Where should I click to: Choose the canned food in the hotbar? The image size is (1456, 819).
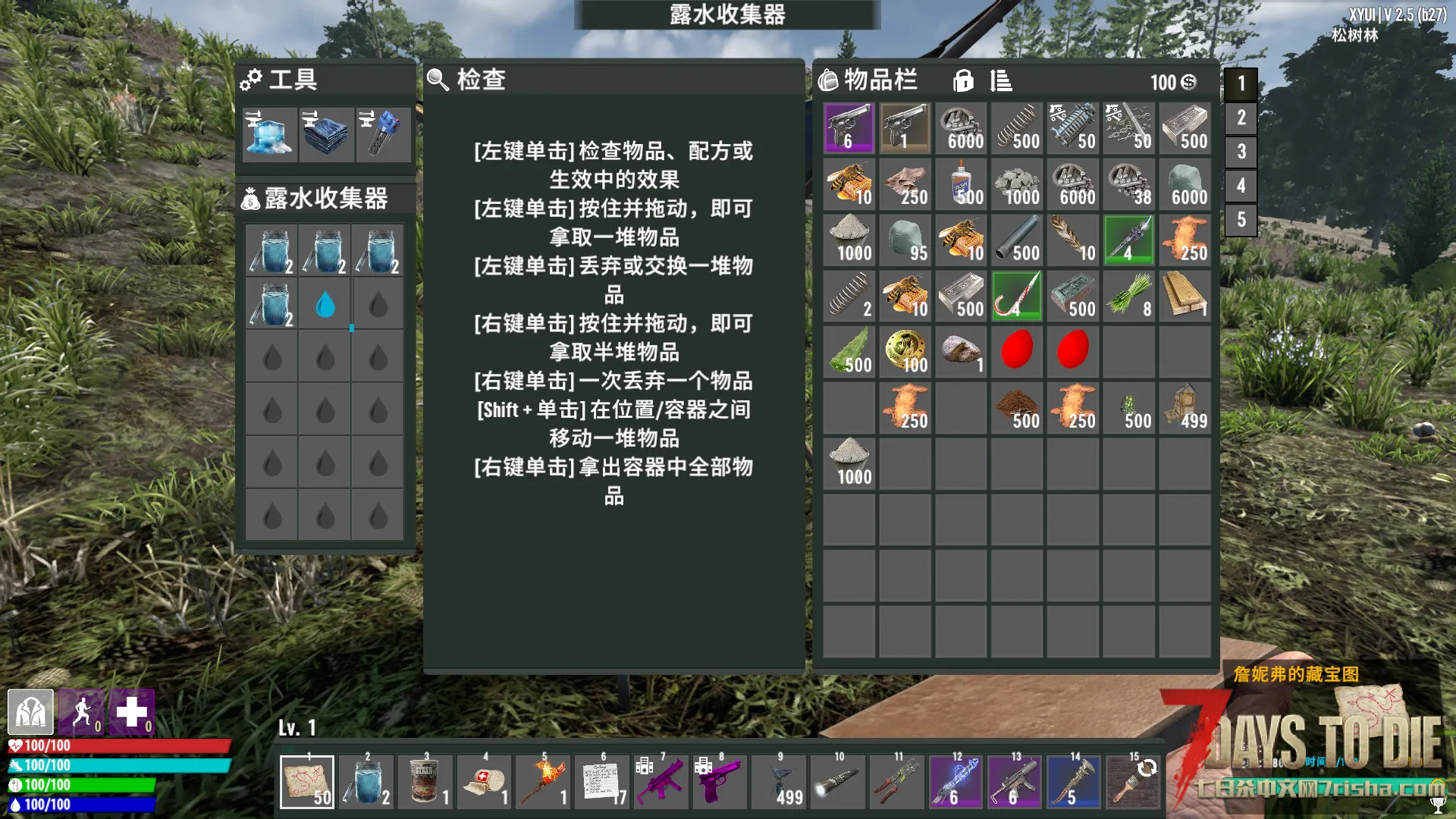click(x=425, y=783)
